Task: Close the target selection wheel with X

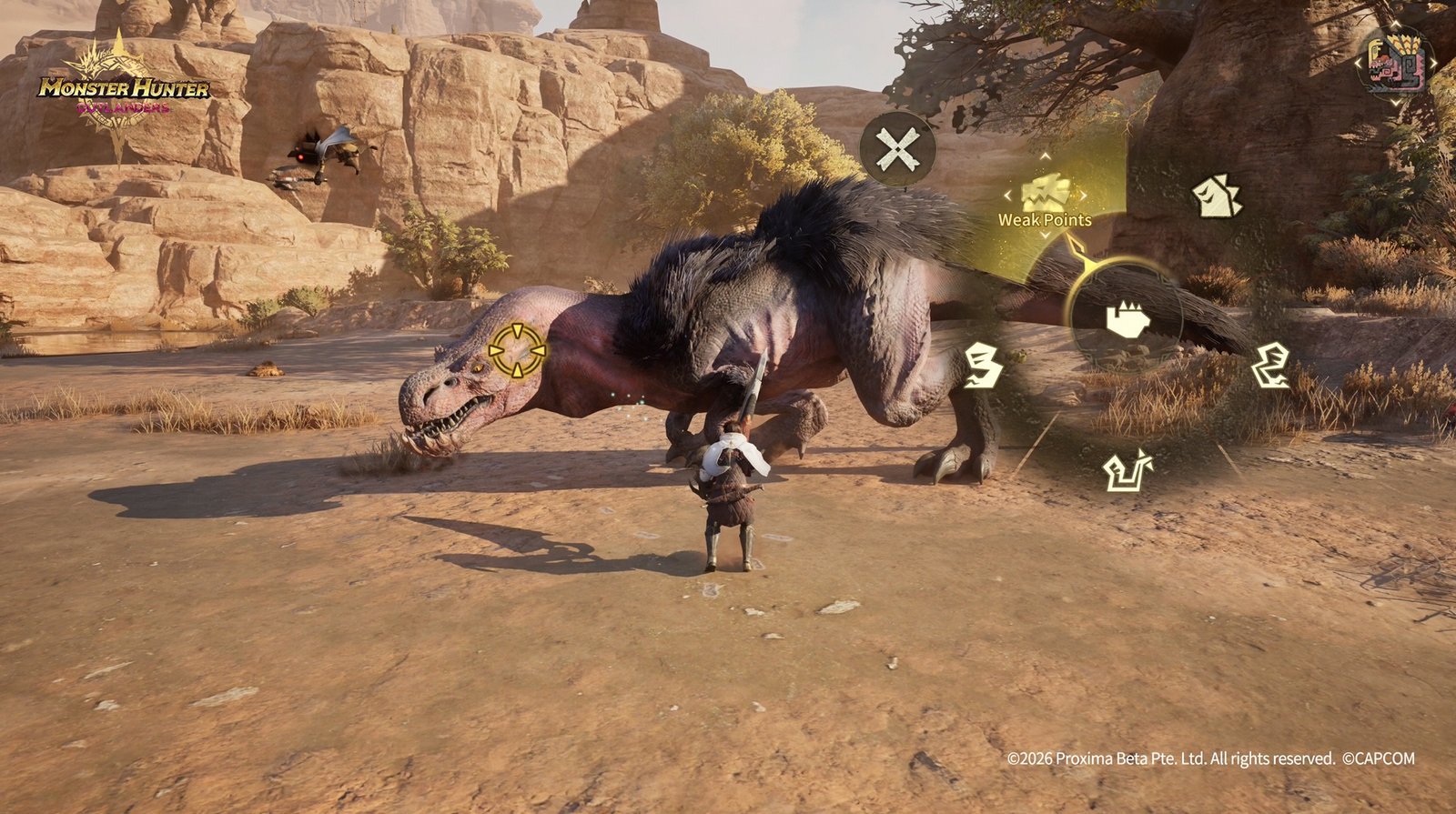Action: [897, 150]
